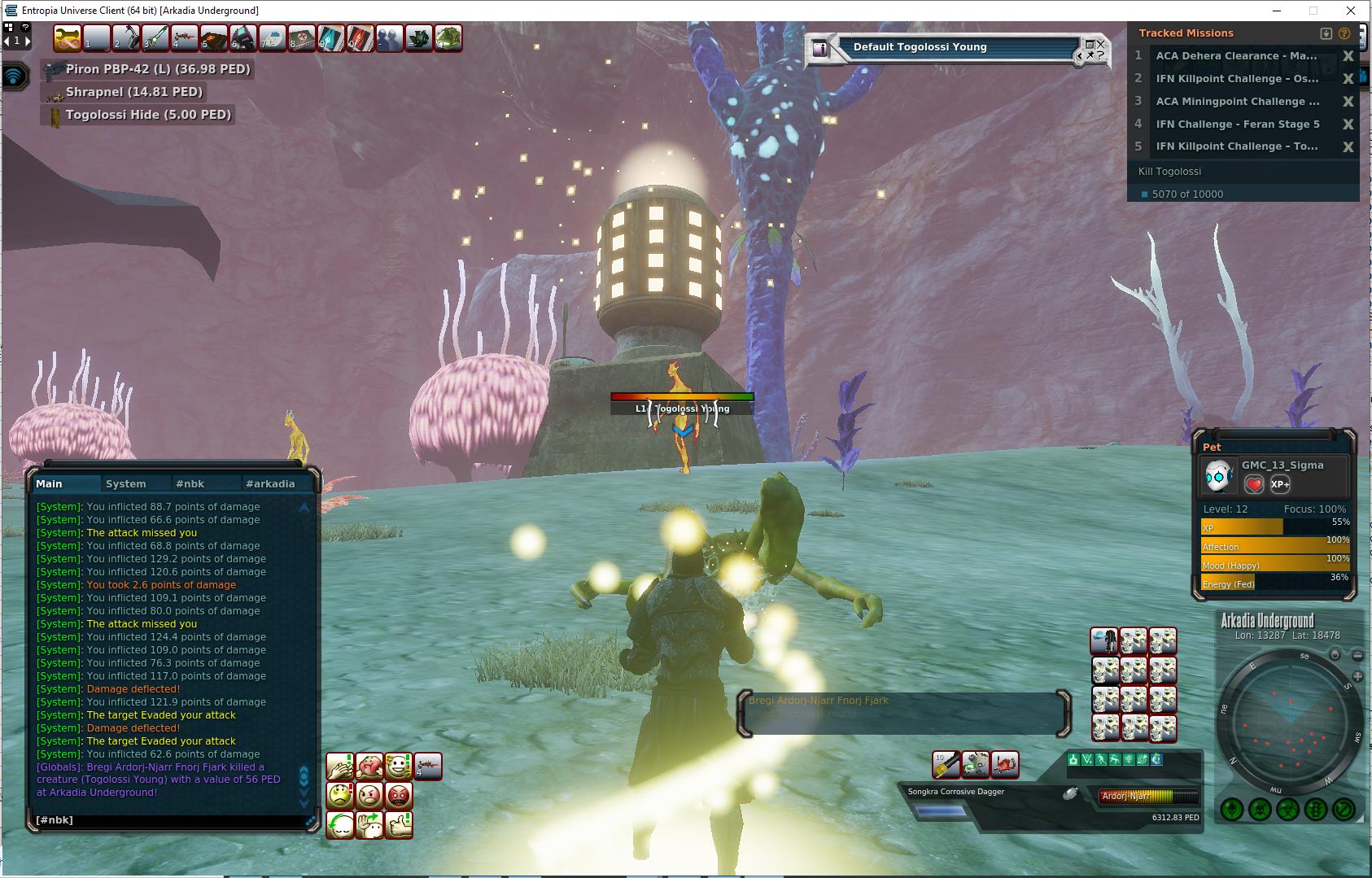This screenshot has height=878, width=1372.
Task: Open the #arkadia chat channel tab
Action: 269,483
